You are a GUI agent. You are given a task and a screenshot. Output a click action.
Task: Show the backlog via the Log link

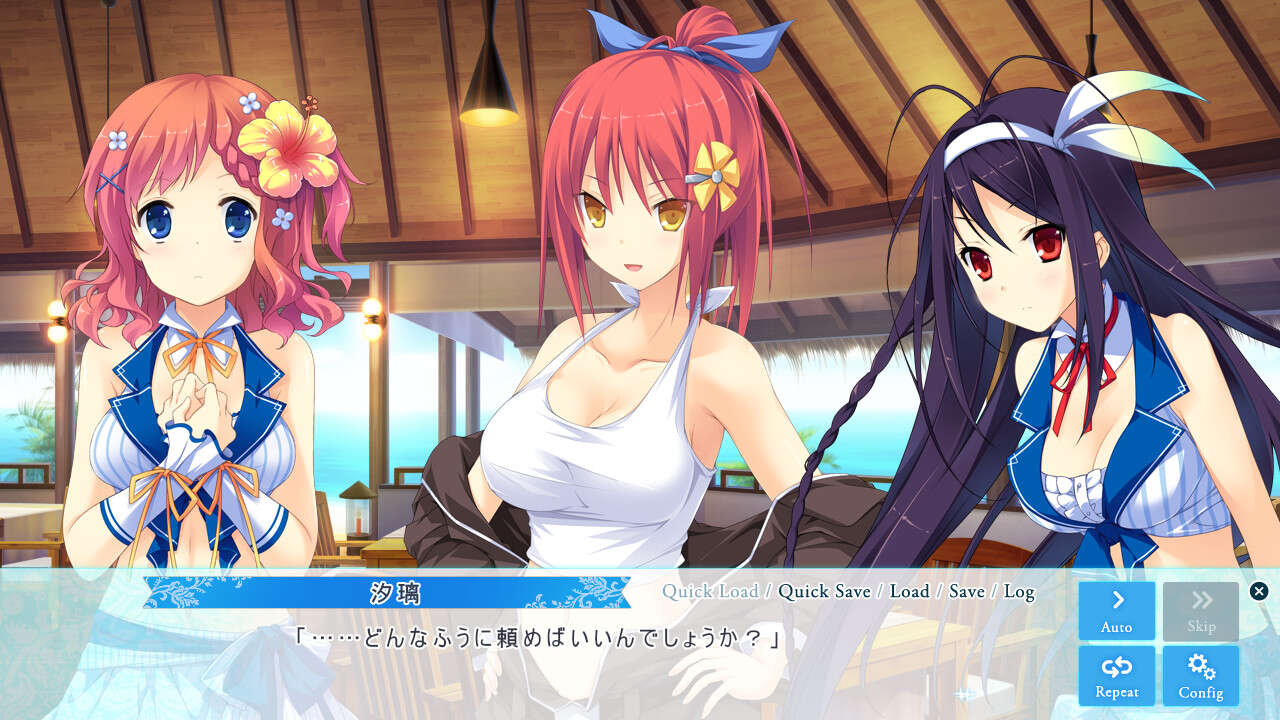tap(1021, 592)
